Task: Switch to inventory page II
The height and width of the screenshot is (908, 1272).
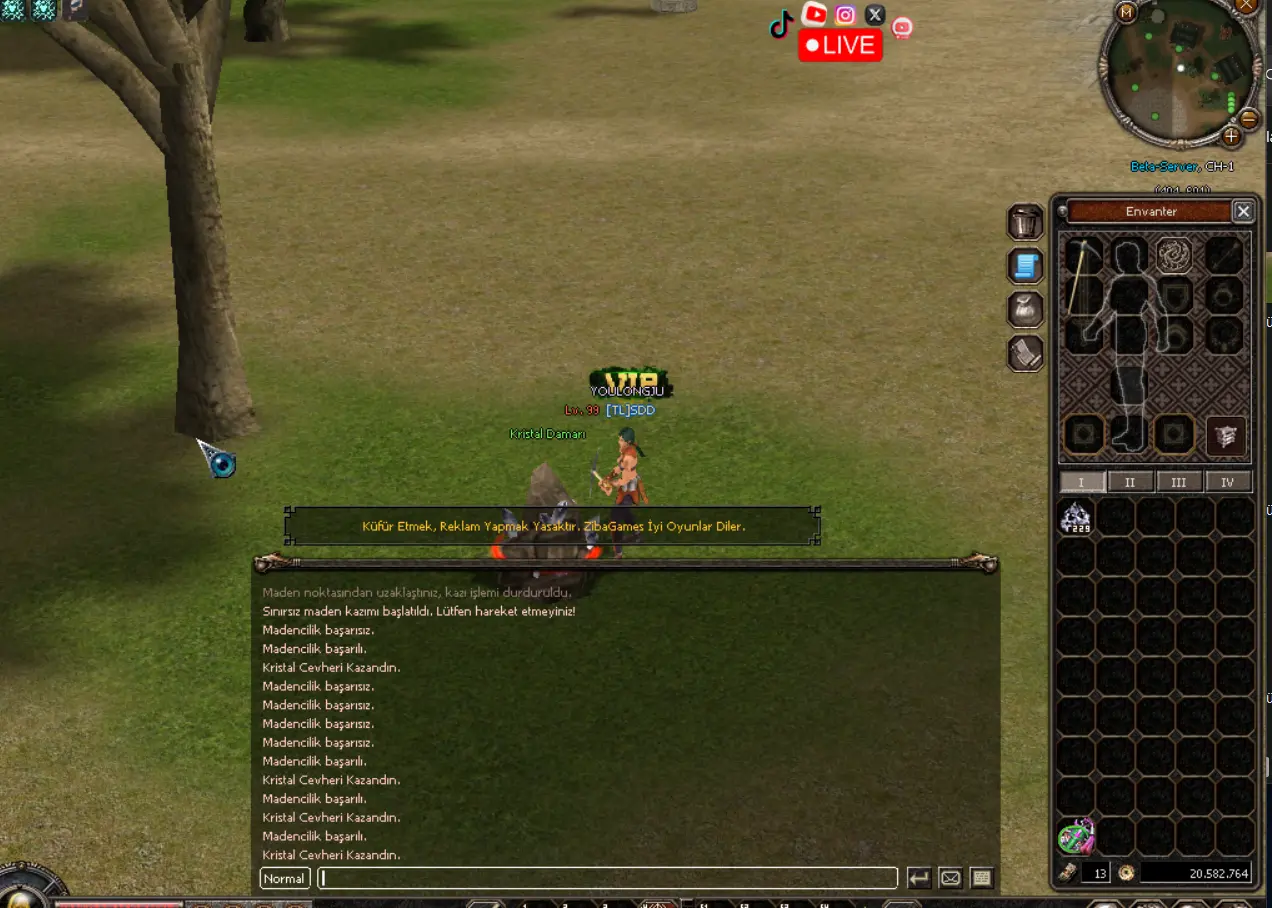Action: 1130,482
